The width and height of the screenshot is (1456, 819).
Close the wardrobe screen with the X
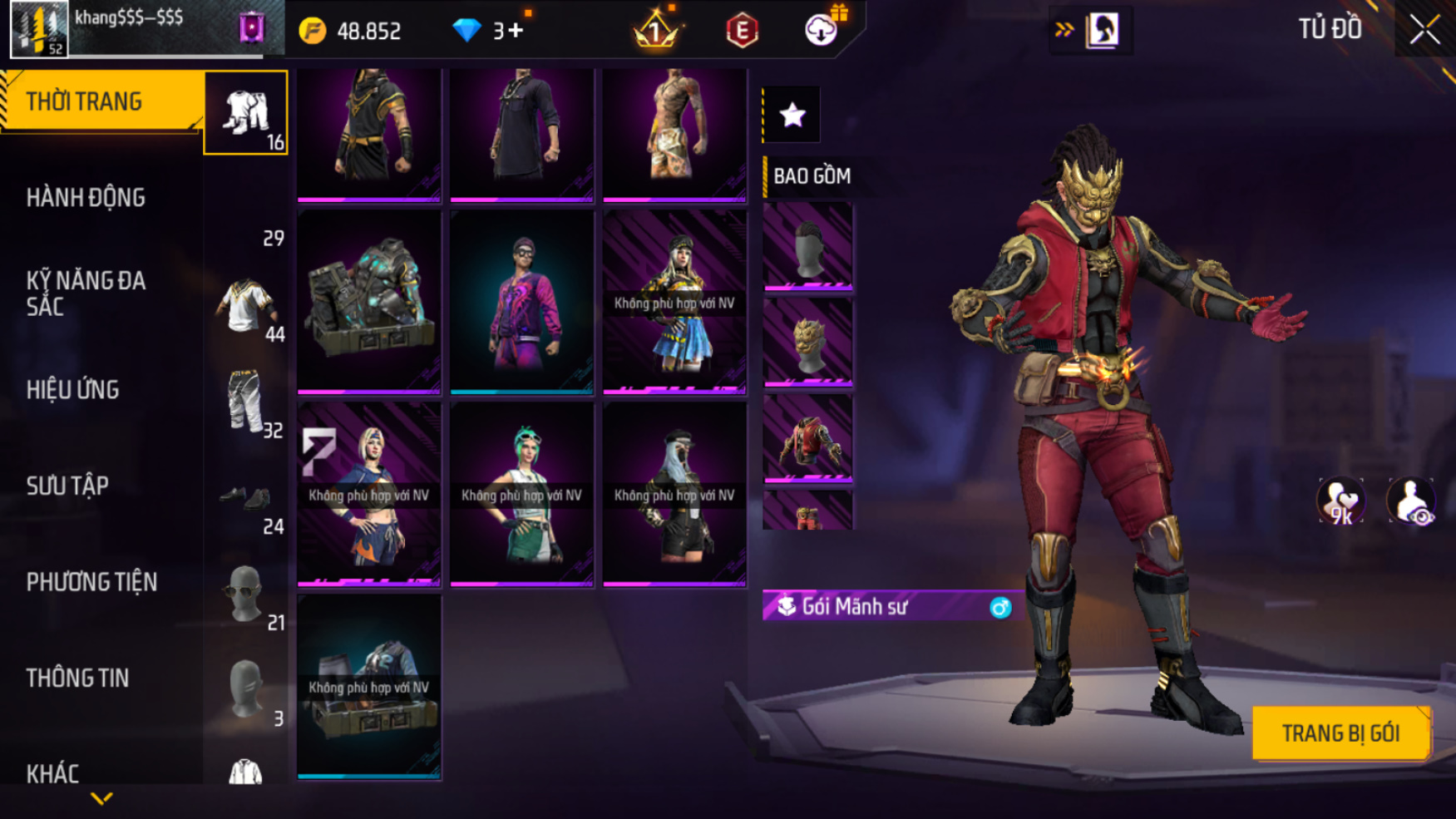point(1424,30)
